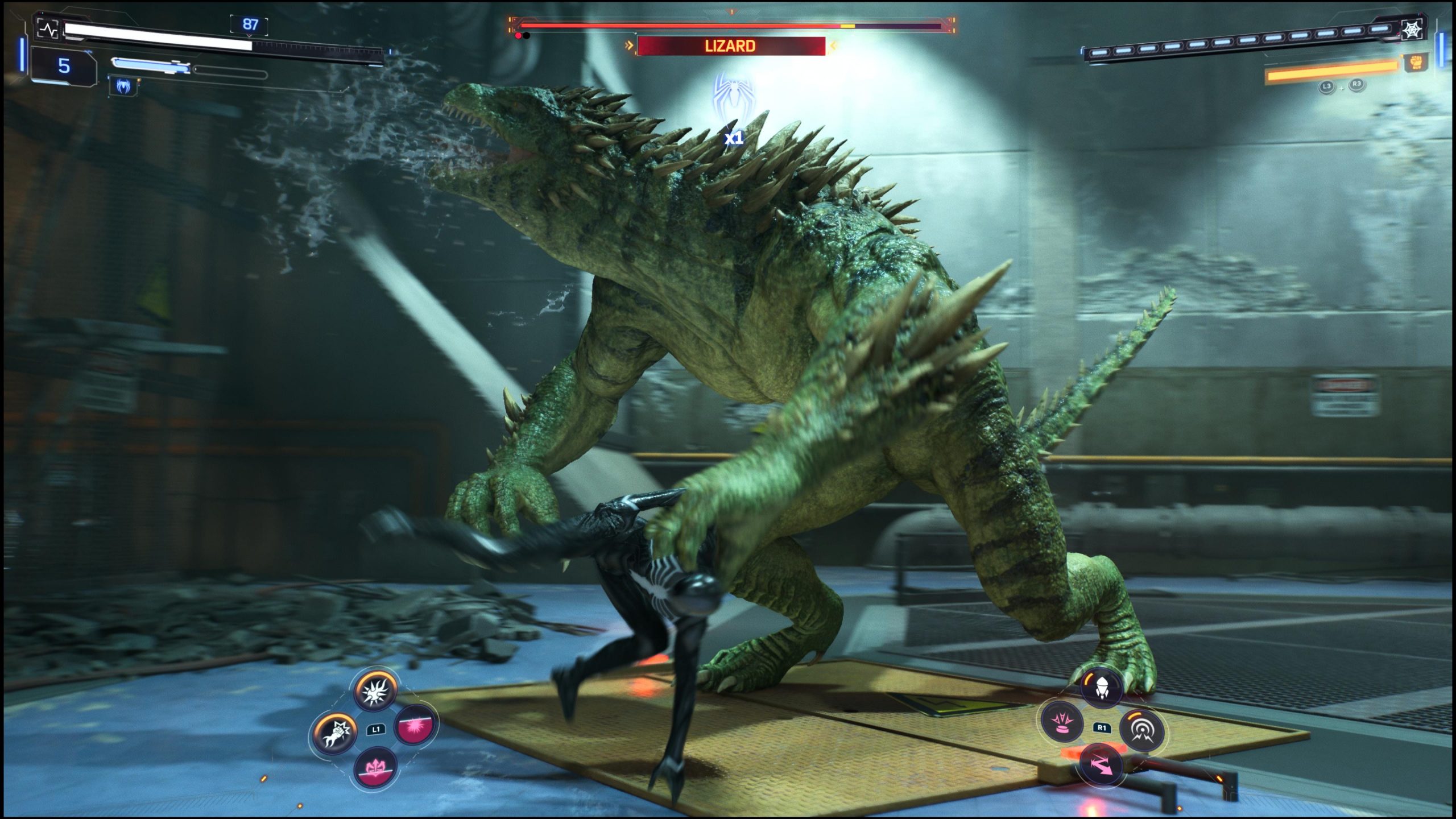Select the heartbeat health monitor icon

48,28
